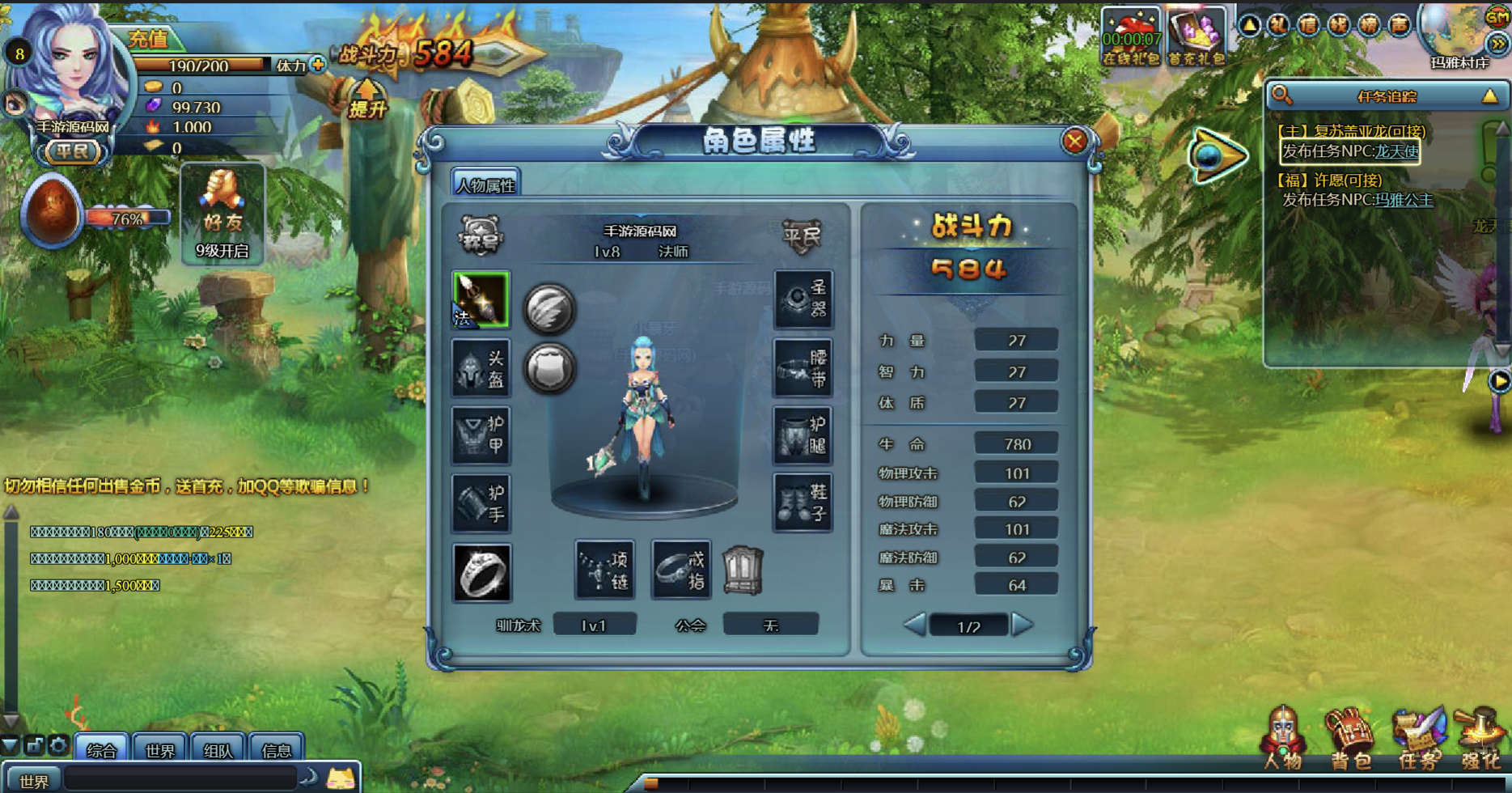This screenshot has height=793, width=1512.
Task: Open the 充值 recharge button
Action: pyautogui.click(x=149, y=38)
